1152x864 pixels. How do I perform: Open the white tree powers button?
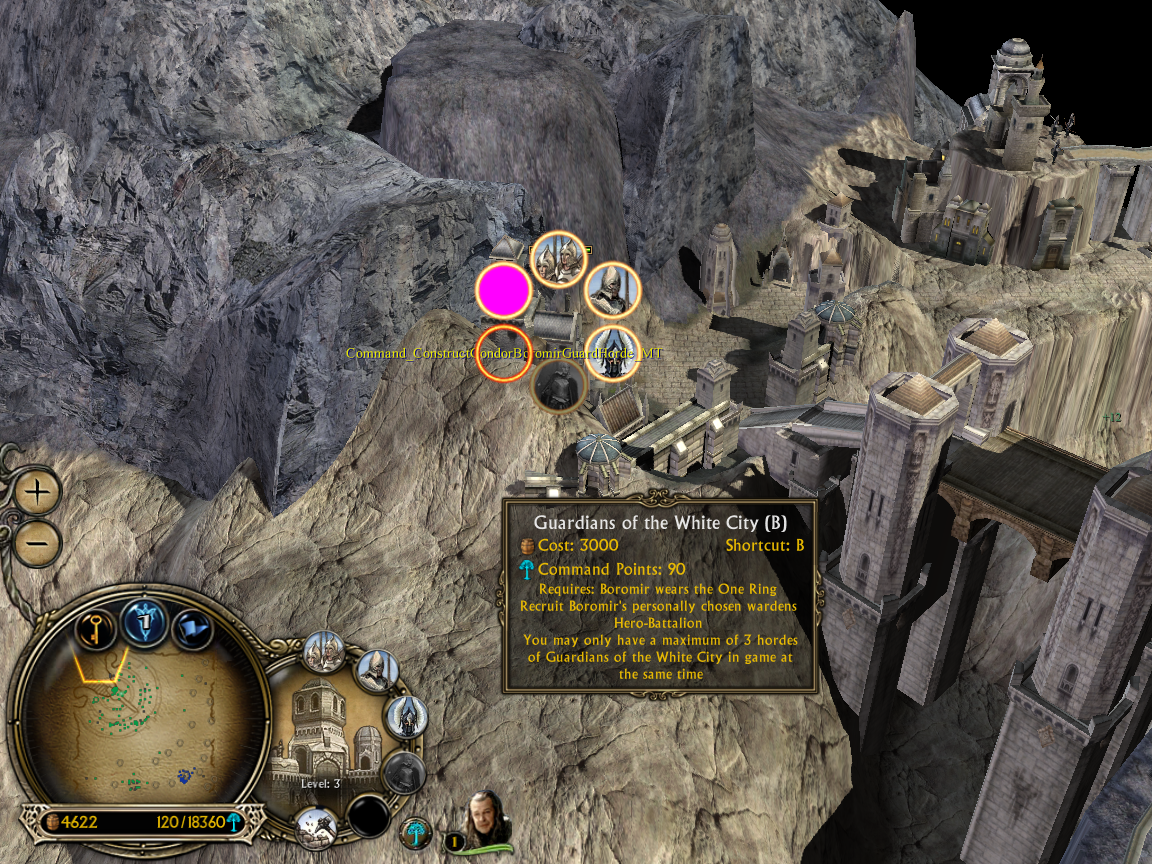click(x=414, y=832)
